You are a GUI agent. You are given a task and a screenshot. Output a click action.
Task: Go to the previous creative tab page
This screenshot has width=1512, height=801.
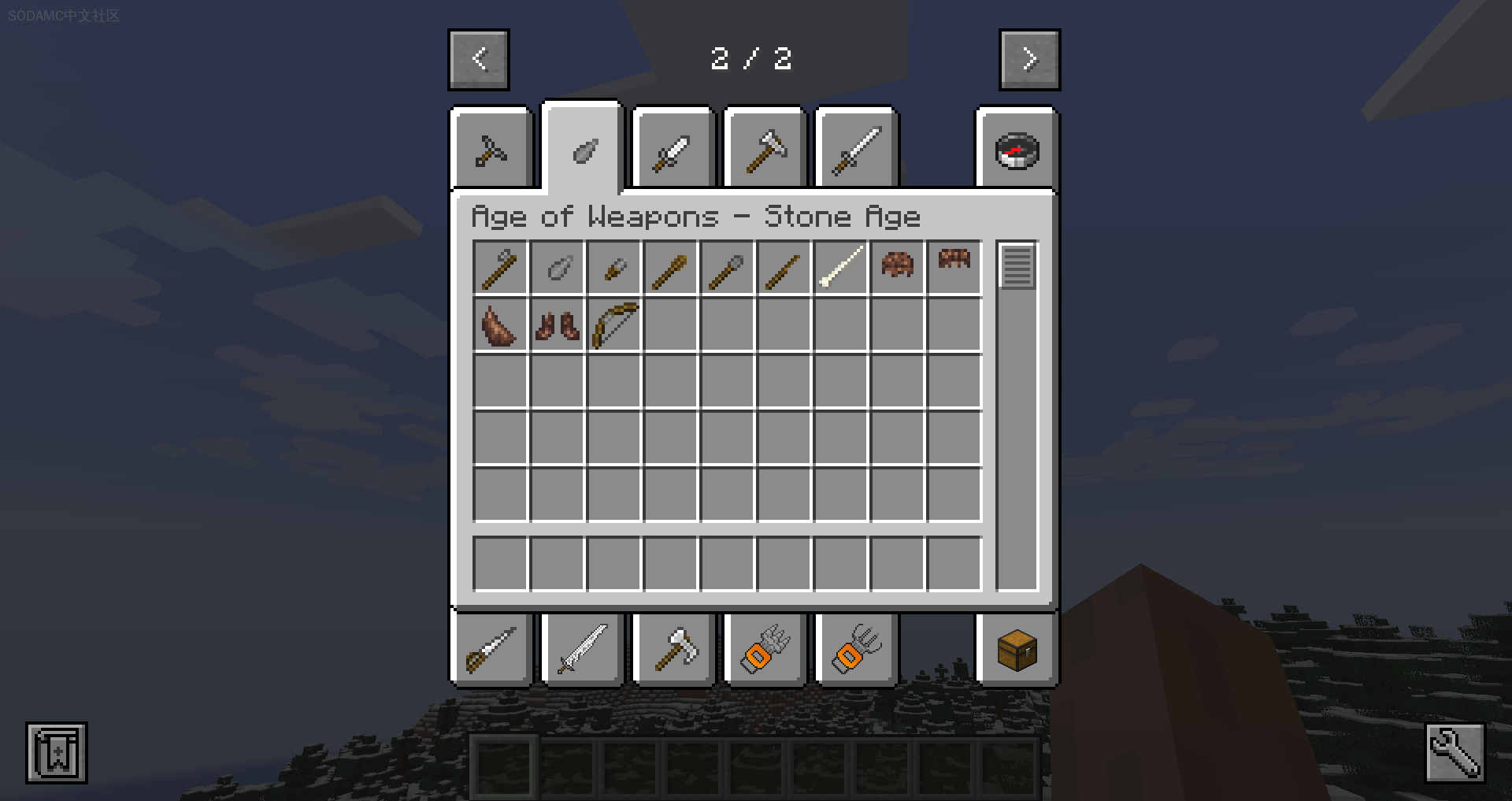pos(479,60)
